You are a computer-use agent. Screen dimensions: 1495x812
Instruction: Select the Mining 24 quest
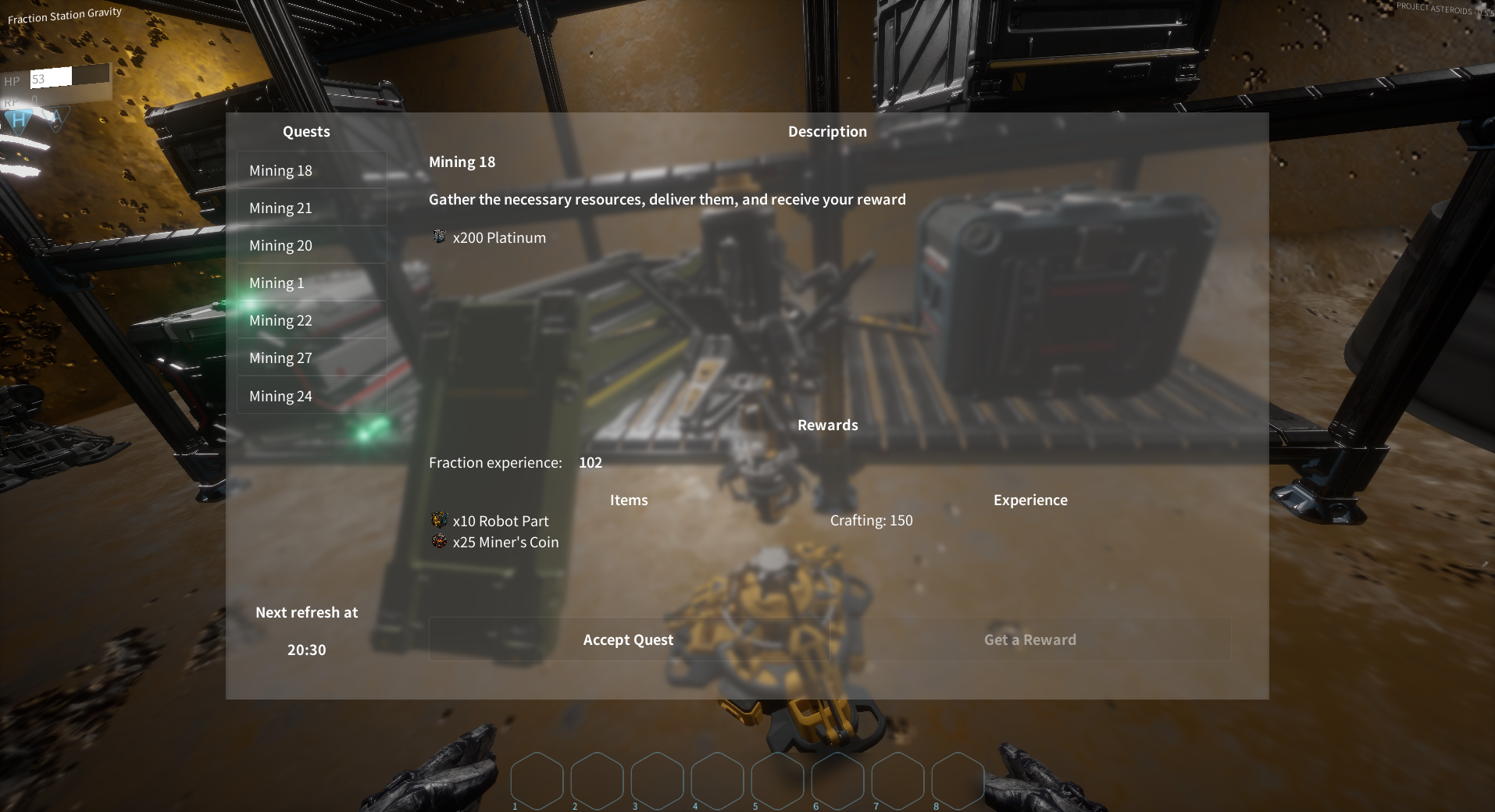tap(311, 396)
